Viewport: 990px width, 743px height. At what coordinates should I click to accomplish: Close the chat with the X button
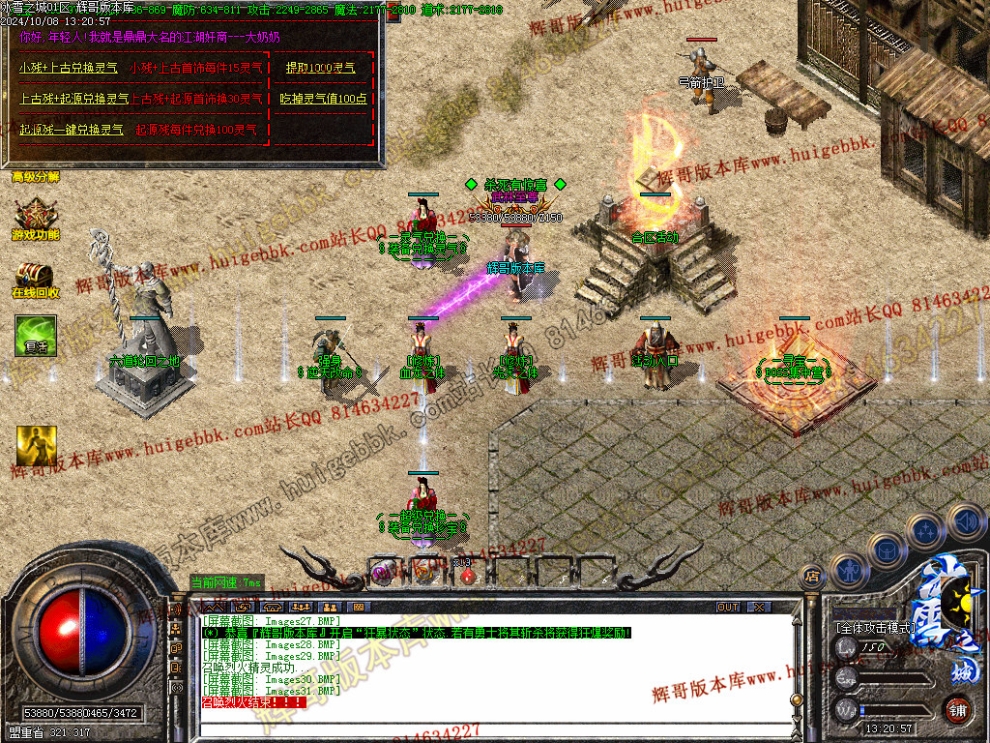(x=759, y=607)
